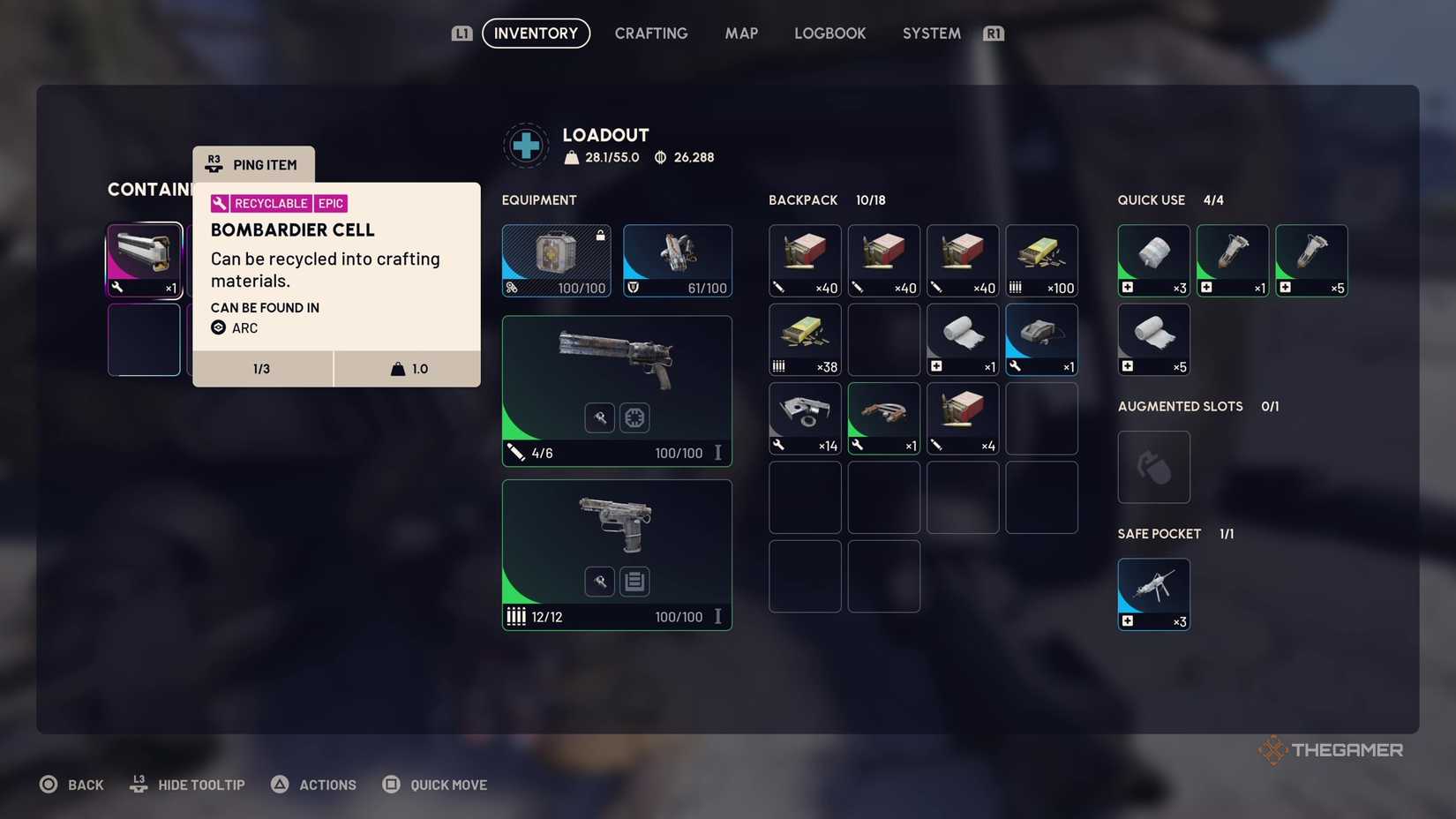Screen dimensions: 1456x819
Task: Click the battery charger item in the backpack
Action: pyautogui.click(x=1041, y=337)
